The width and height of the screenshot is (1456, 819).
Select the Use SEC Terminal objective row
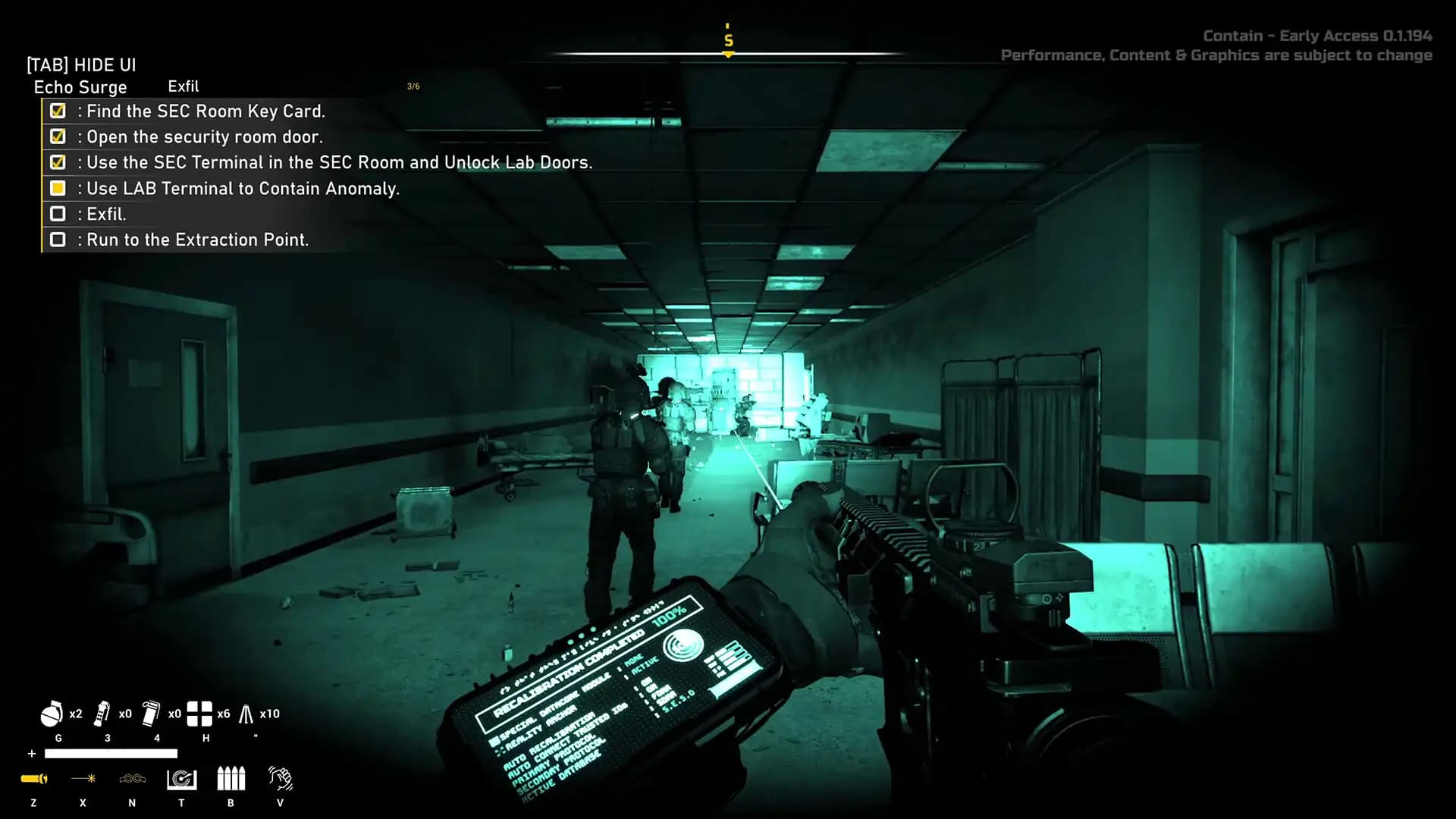(339, 163)
